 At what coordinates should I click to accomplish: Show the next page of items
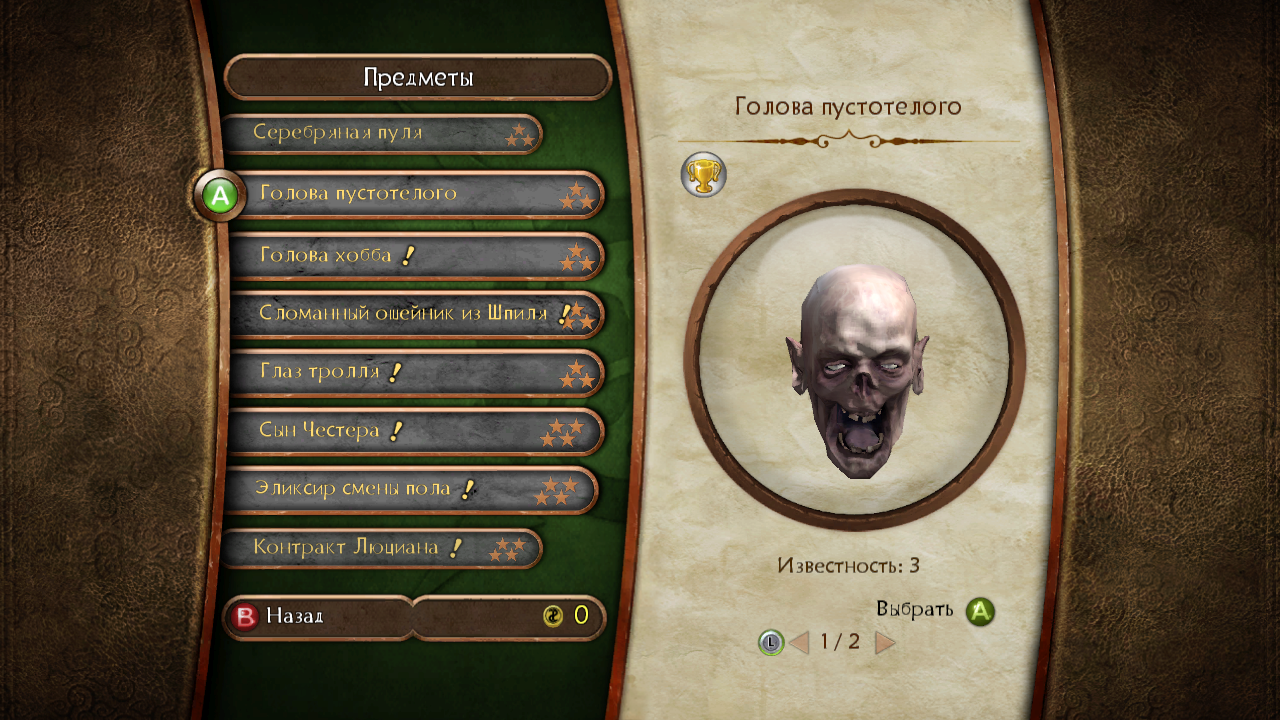[885, 642]
